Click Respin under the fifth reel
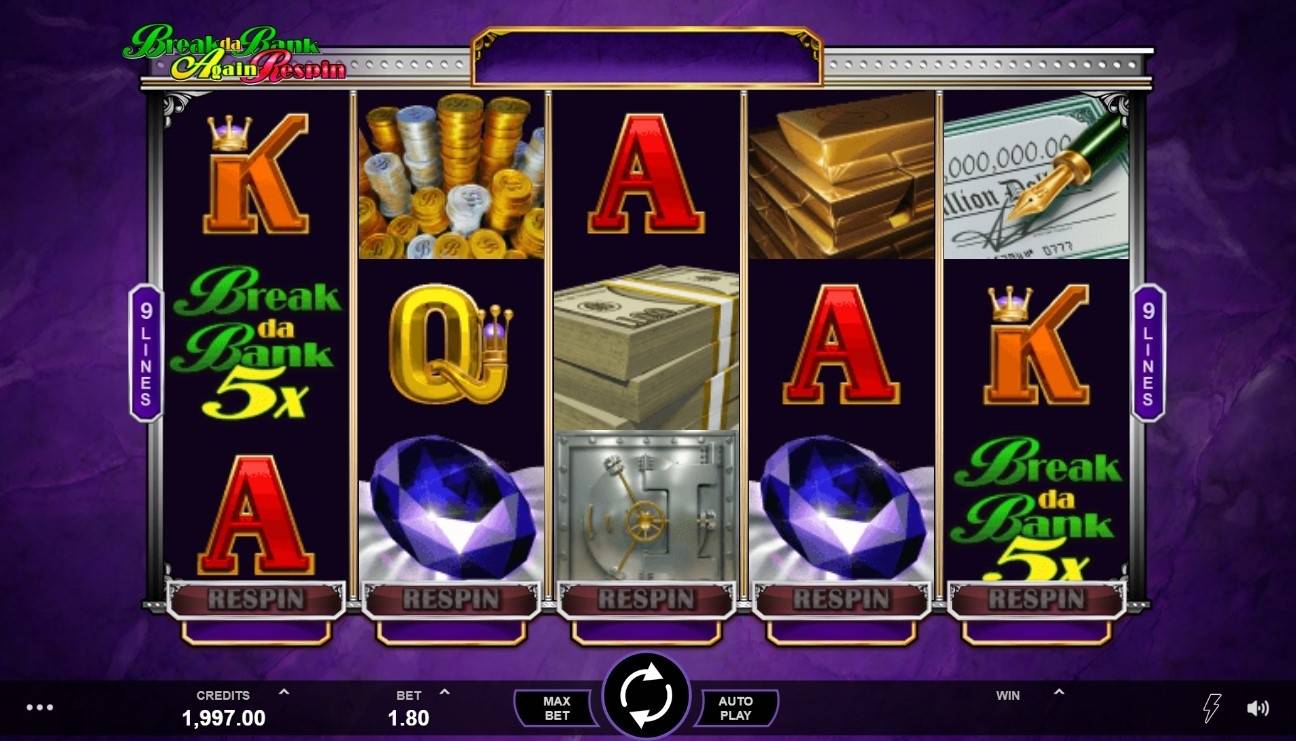This screenshot has width=1296, height=741. coord(1038,599)
